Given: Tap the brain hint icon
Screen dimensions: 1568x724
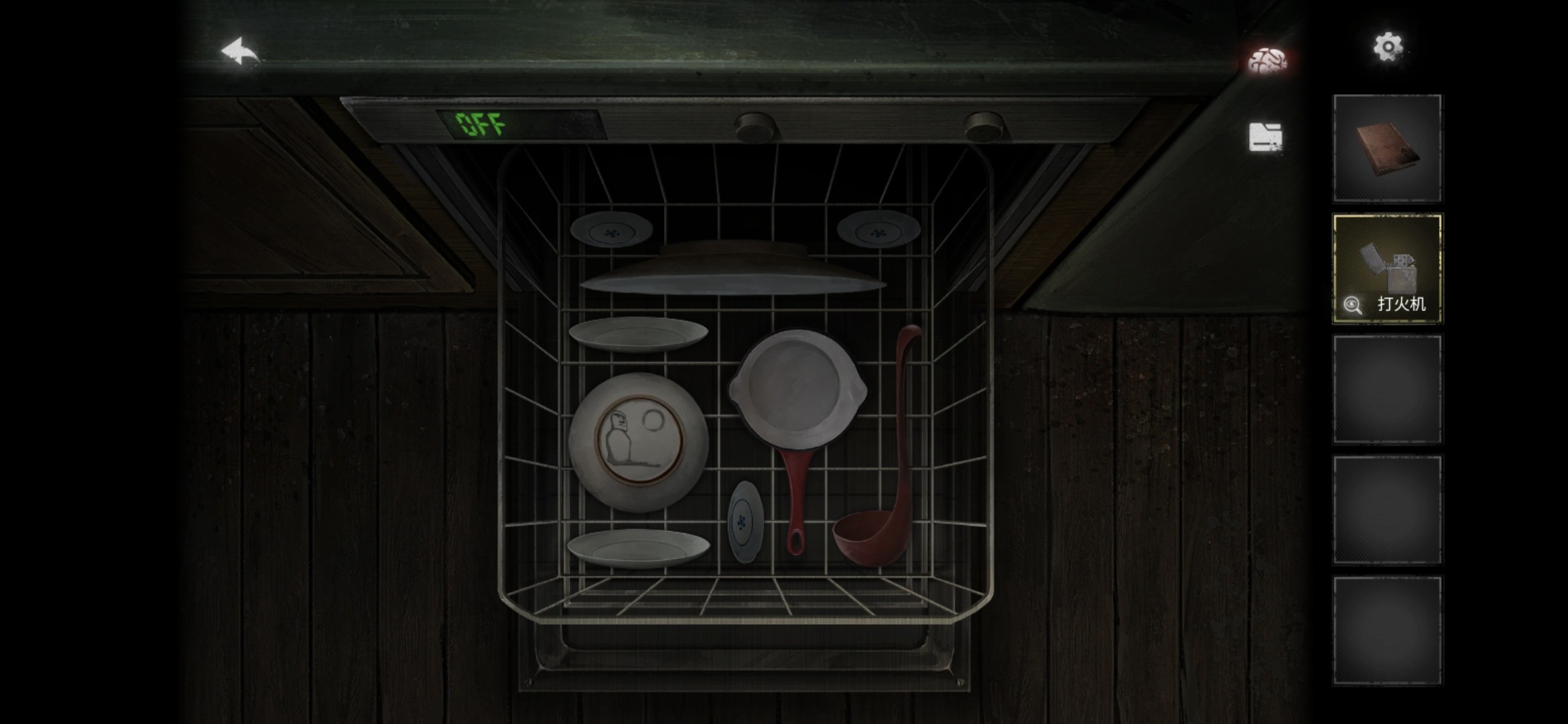Looking at the screenshot, I should pyautogui.click(x=1266, y=61).
